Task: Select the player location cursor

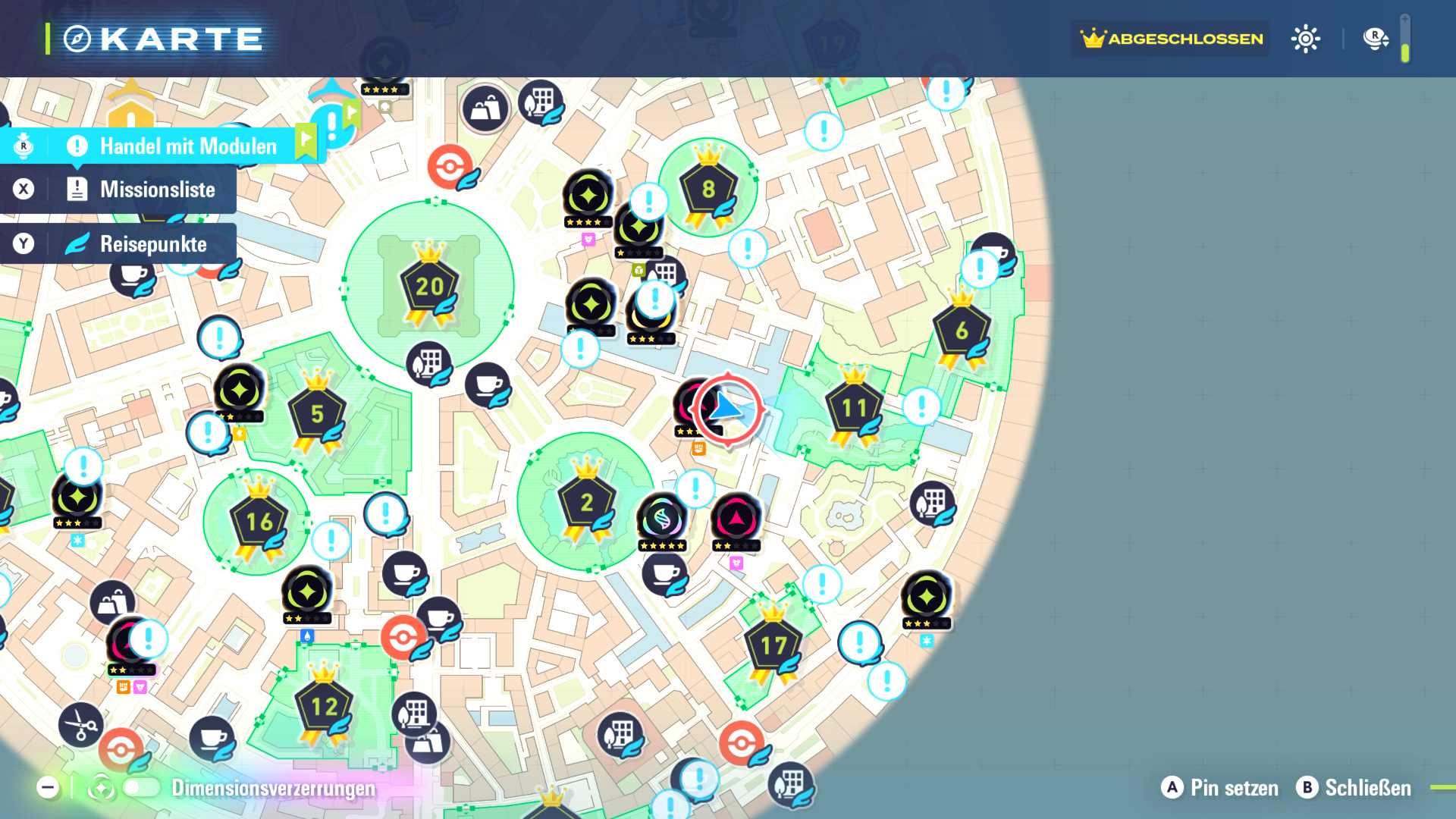Action: pos(727,409)
